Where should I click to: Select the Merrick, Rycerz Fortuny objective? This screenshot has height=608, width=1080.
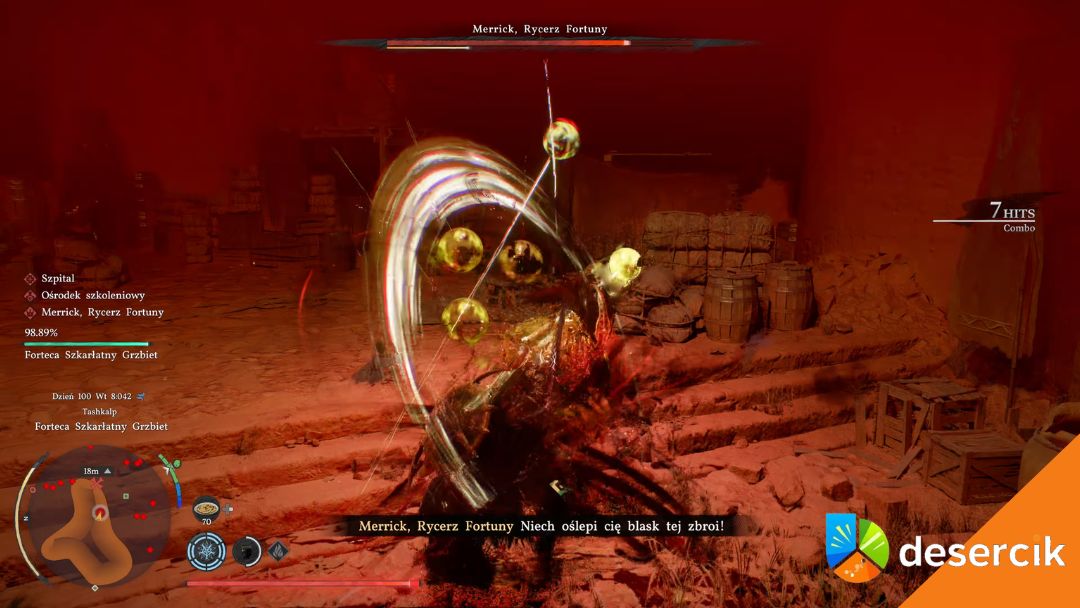tap(102, 313)
